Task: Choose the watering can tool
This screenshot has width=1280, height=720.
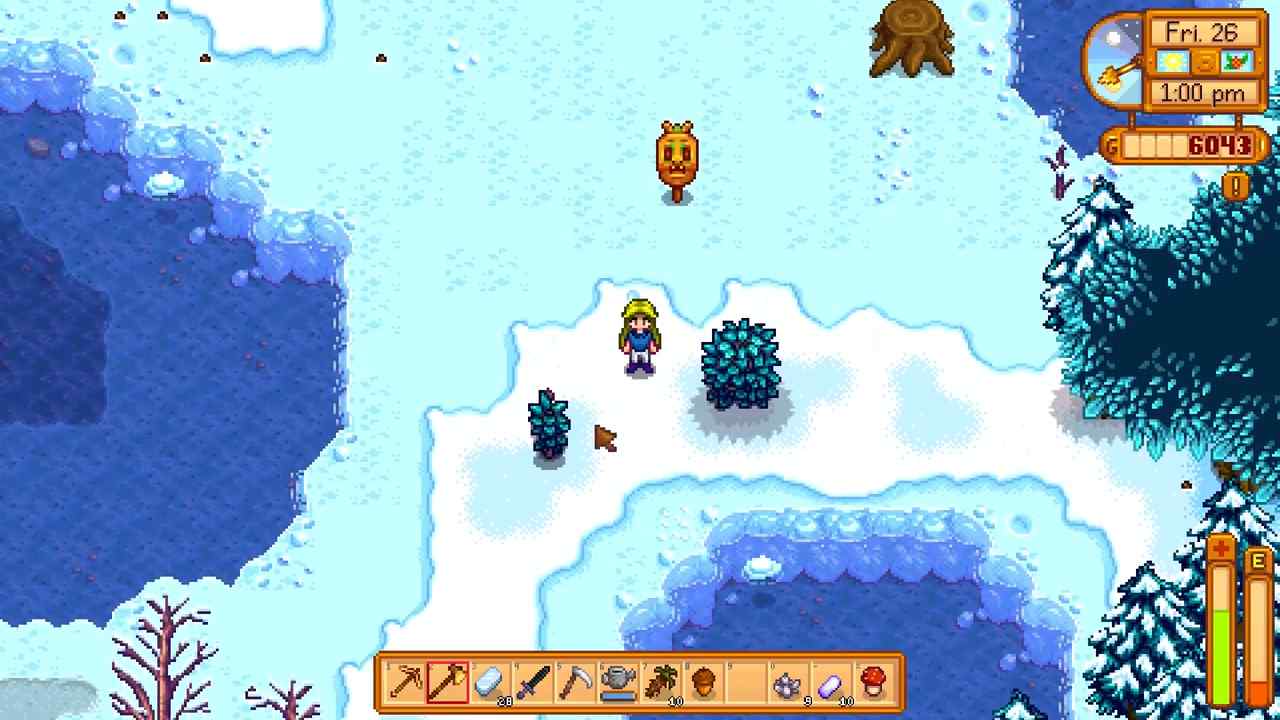Action: pyautogui.click(x=617, y=683)
